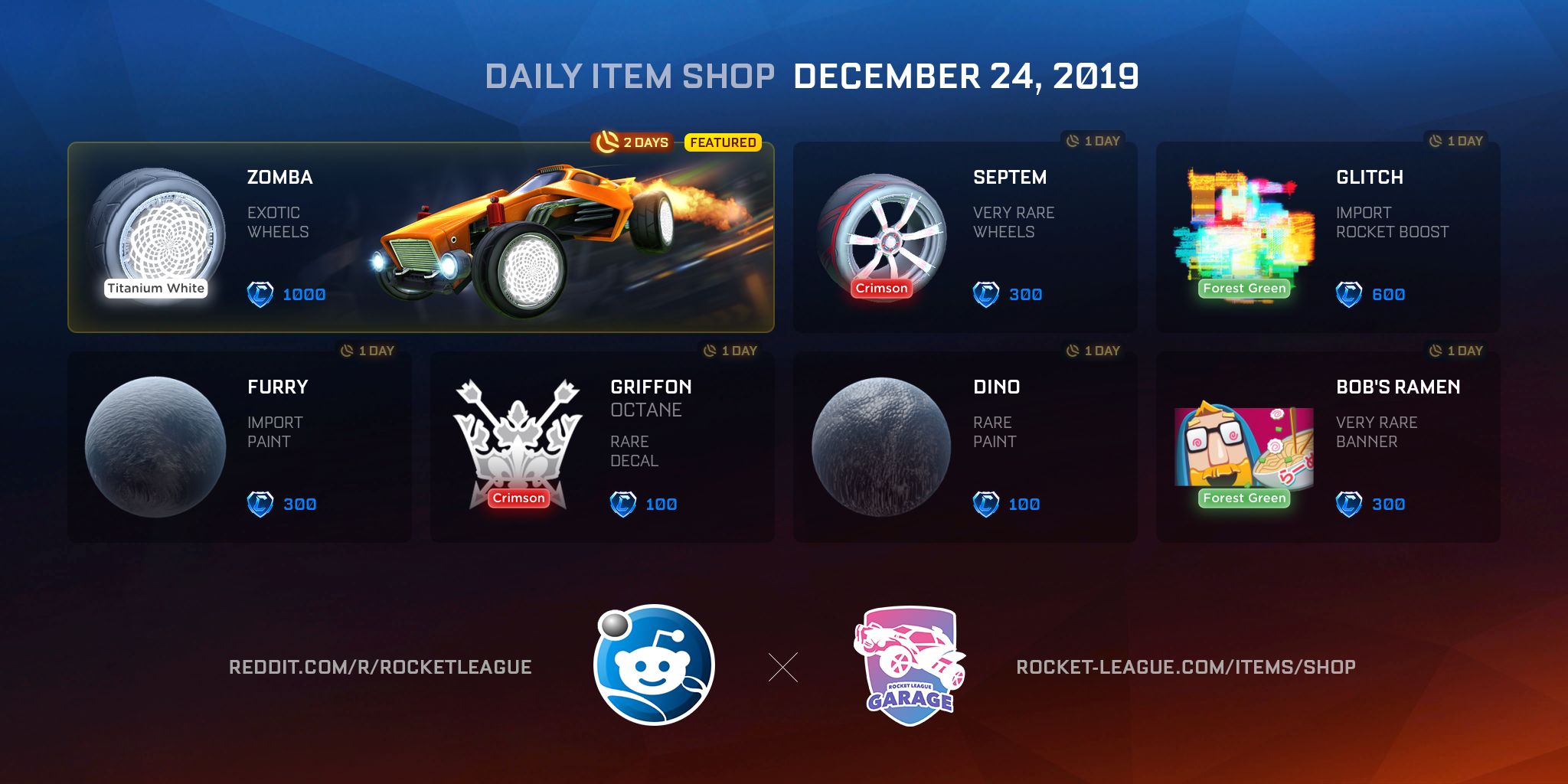Visit the rocket-league.com/items/shop link
The image size is (1568, 784).
1186,668
